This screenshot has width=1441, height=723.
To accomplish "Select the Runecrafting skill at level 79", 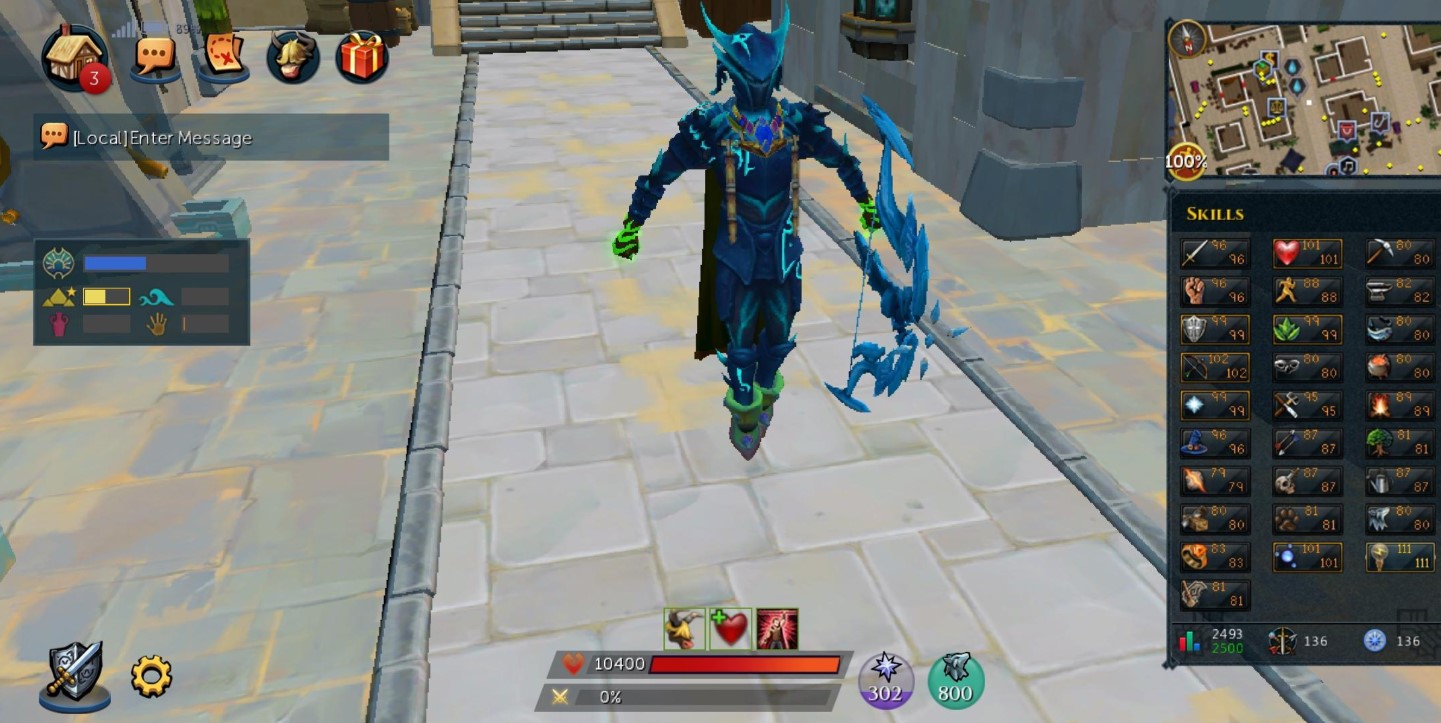I will coord(1214,482).
